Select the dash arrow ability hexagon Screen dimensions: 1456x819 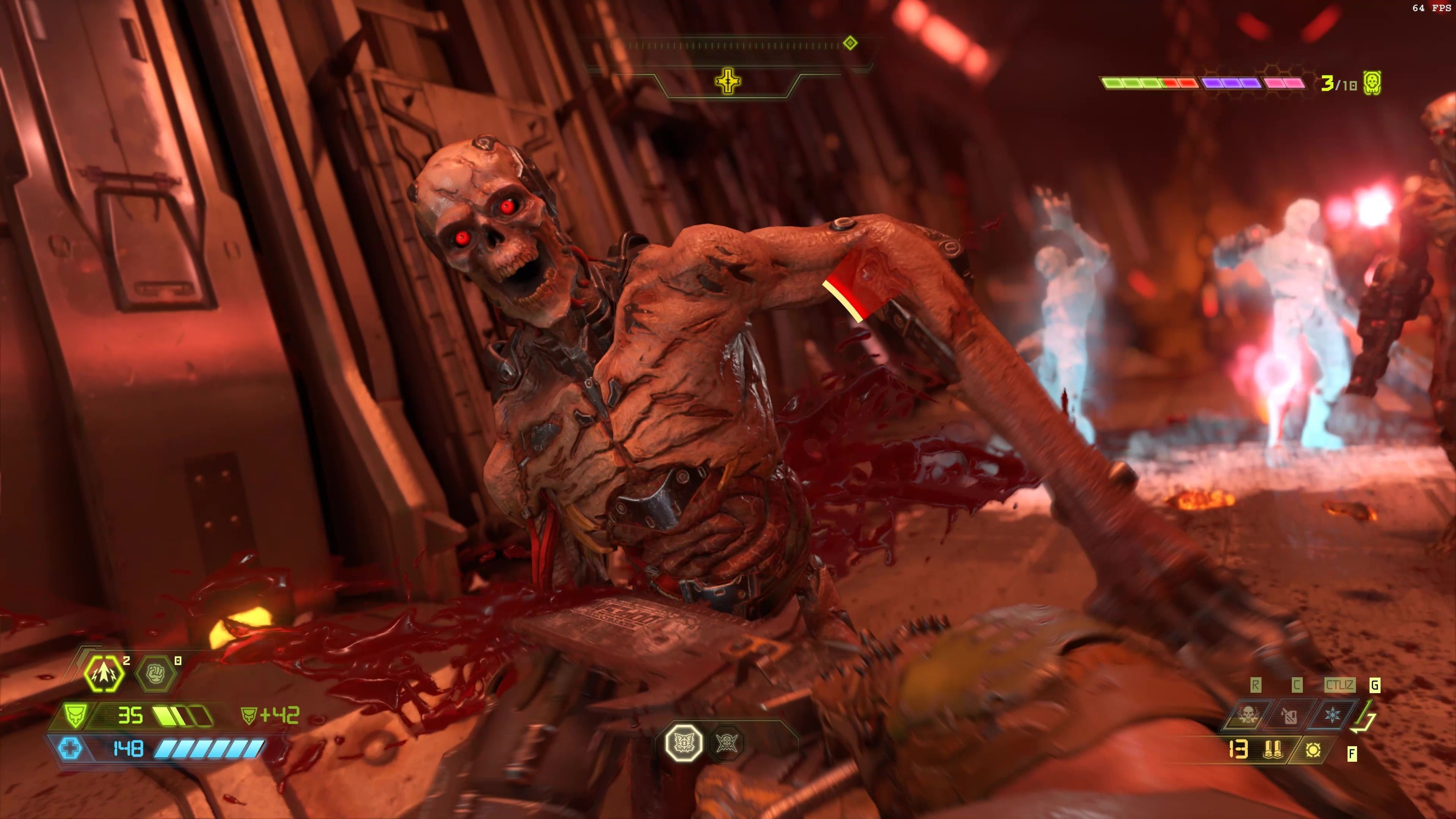[x=105, y=674]
